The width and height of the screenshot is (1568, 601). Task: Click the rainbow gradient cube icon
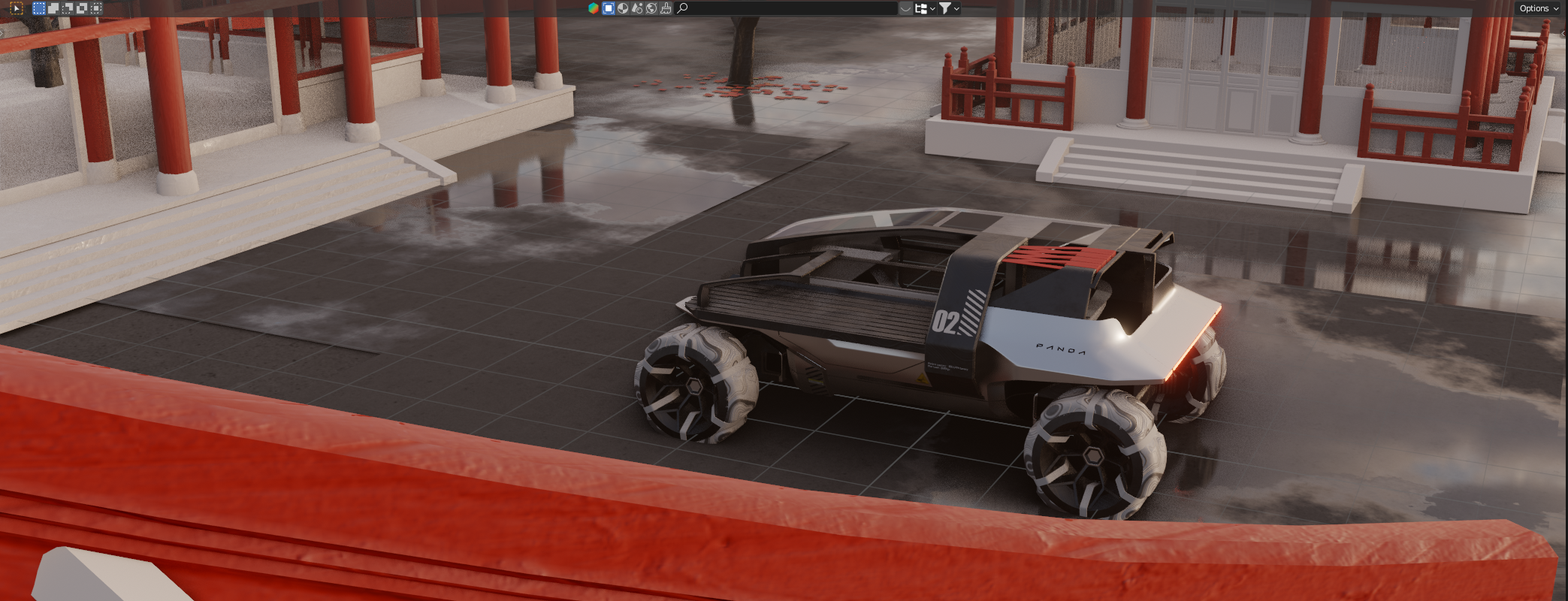coord(592,8)
